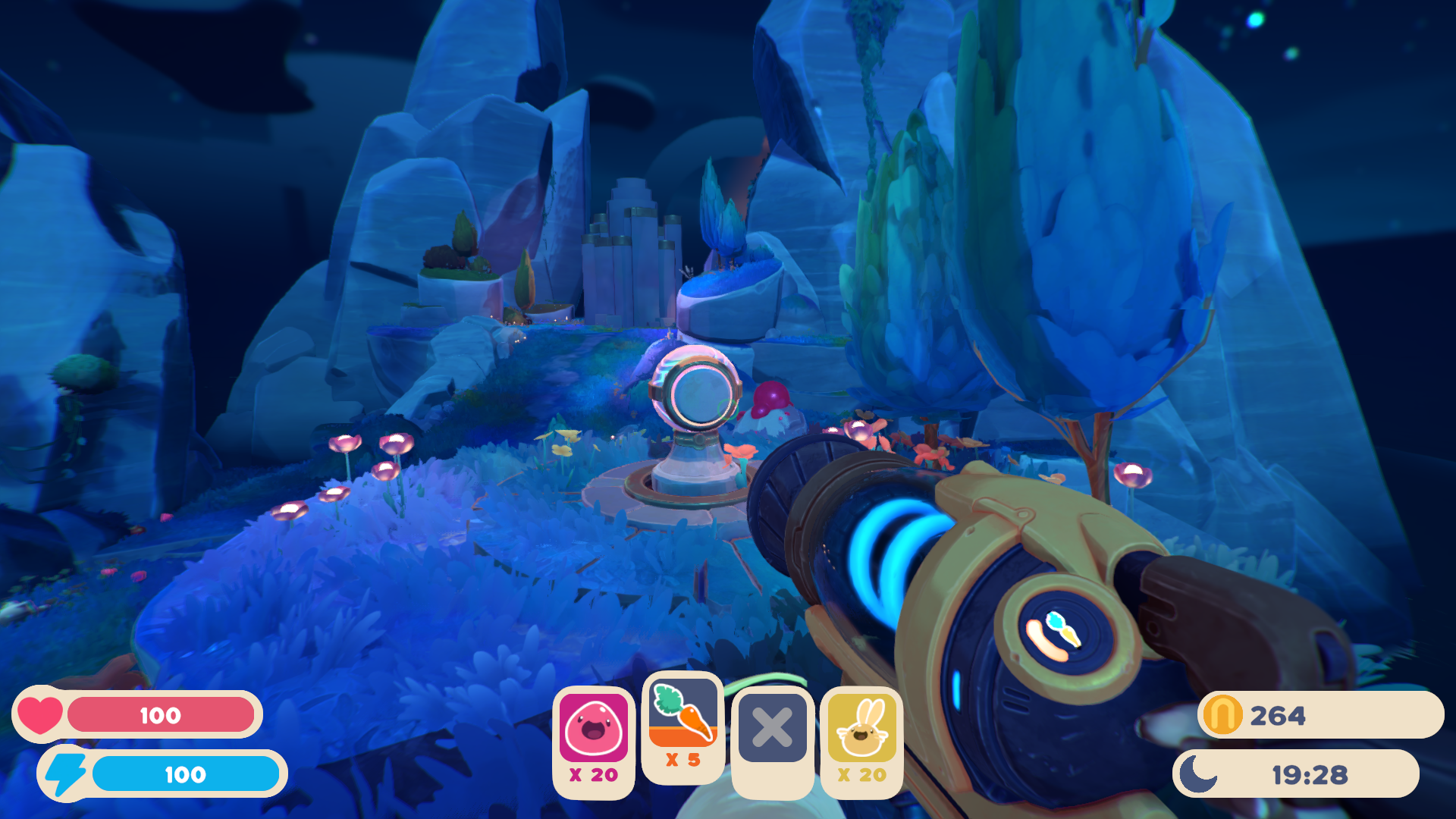Click the heart icon beside the health bar
The width and height of the screenshot is (1456, 819).
pos(39,714)
